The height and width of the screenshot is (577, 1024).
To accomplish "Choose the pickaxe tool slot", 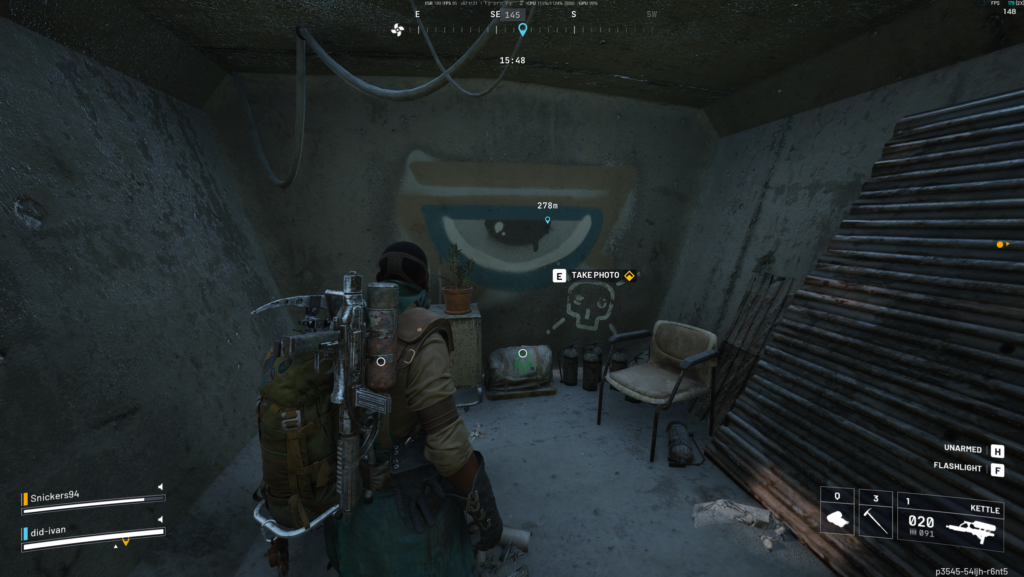I will pos(875,513).
